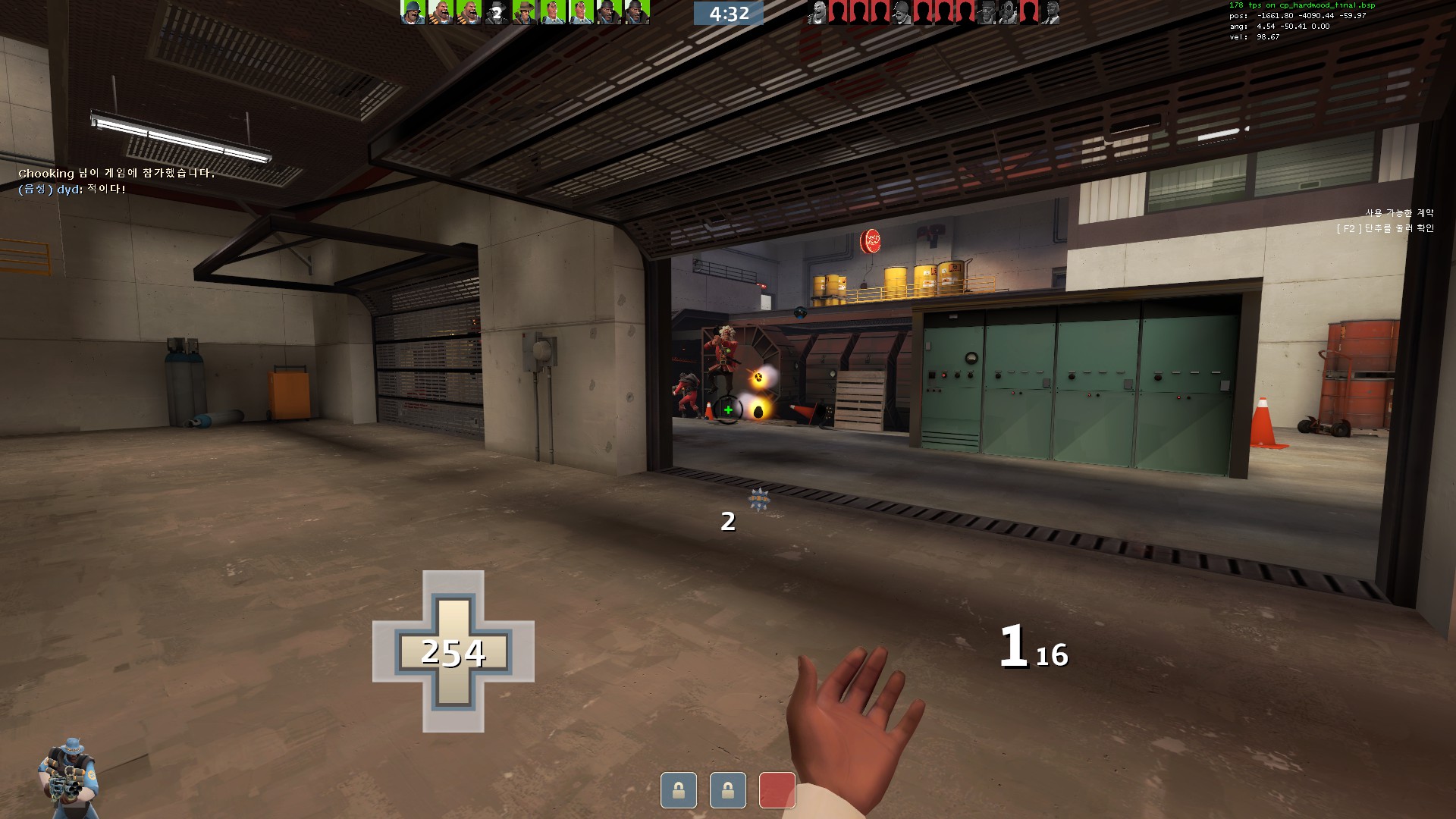
Task: Click the RED Spy portrait at the far right
Action: (1053, 13)
